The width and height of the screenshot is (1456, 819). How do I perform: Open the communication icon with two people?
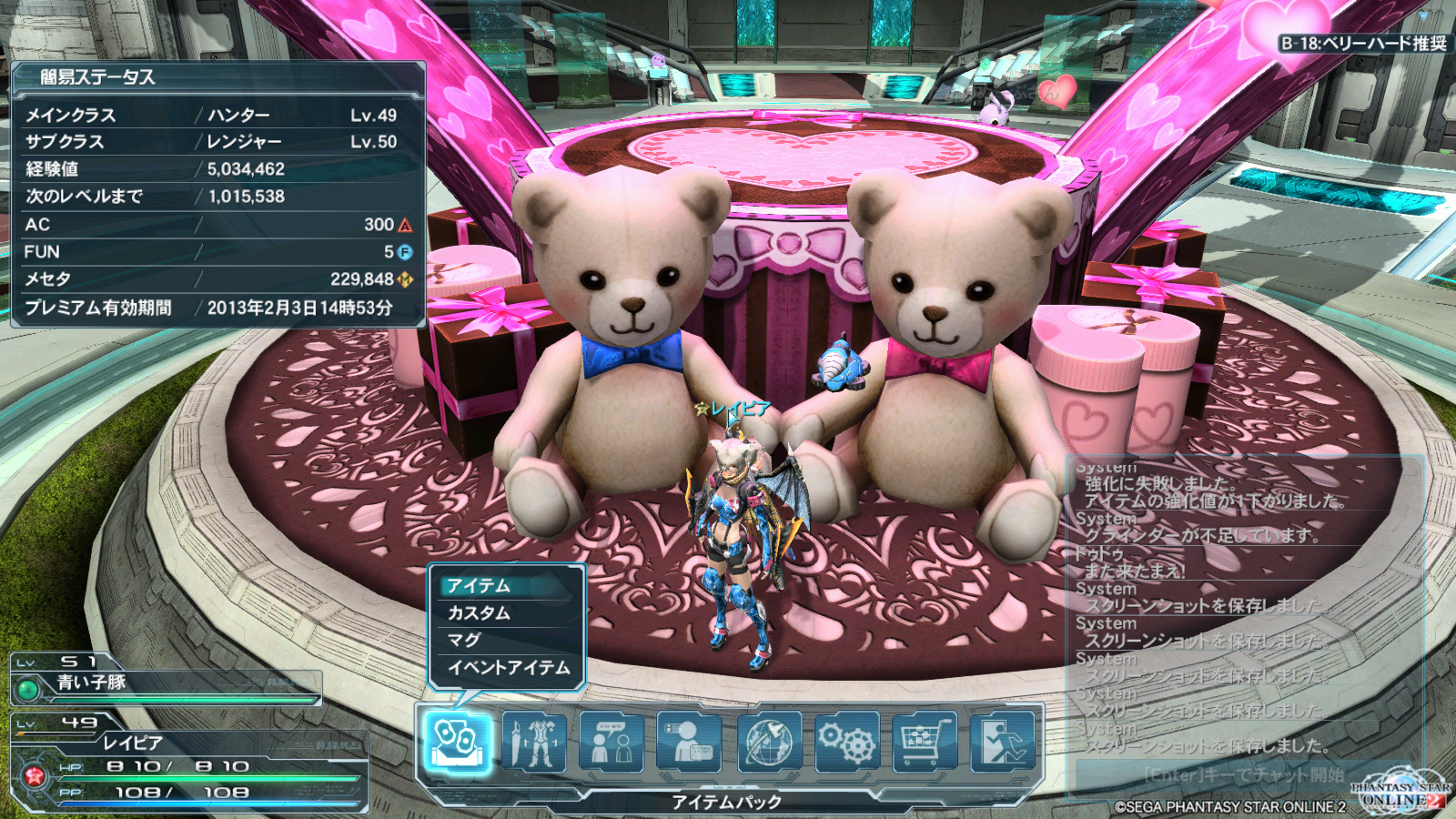tap(612, 743)
